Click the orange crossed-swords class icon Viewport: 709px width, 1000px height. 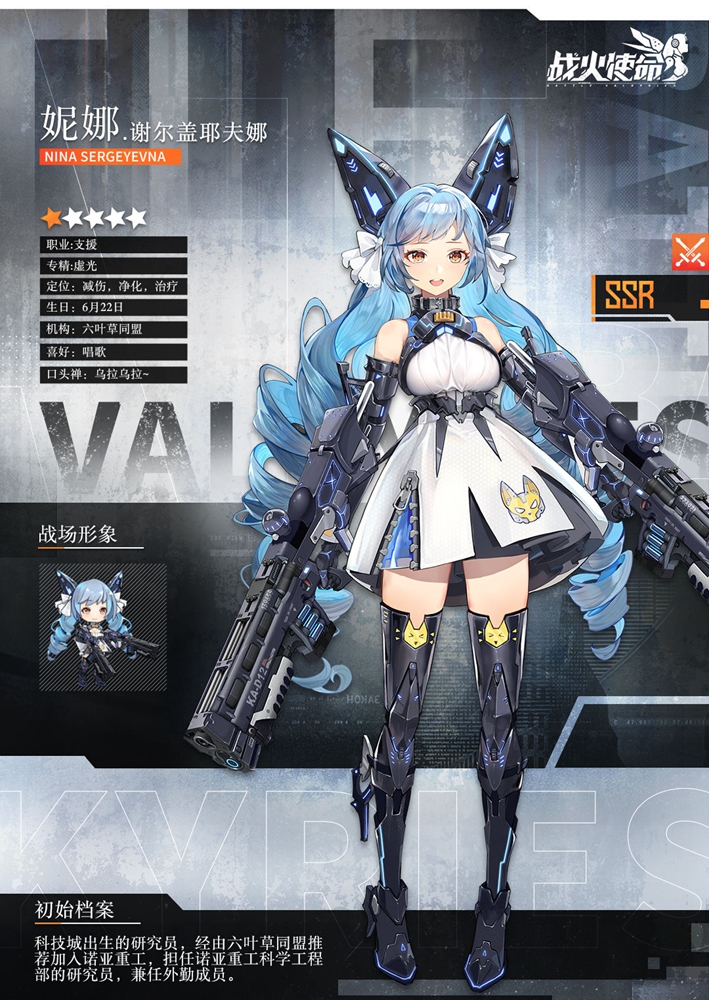[688, 252]
